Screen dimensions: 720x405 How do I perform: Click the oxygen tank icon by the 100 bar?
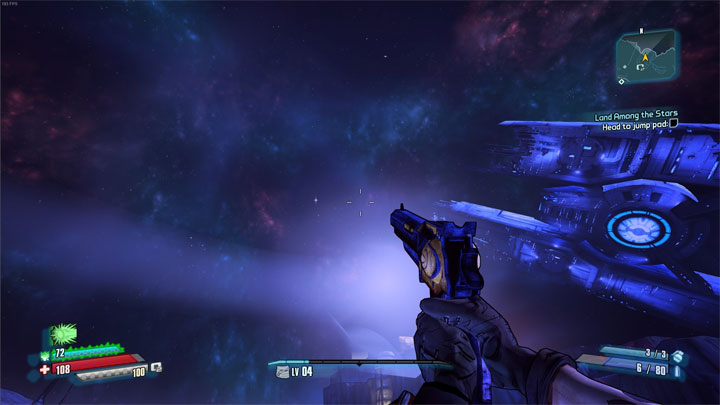pos(156,368)
